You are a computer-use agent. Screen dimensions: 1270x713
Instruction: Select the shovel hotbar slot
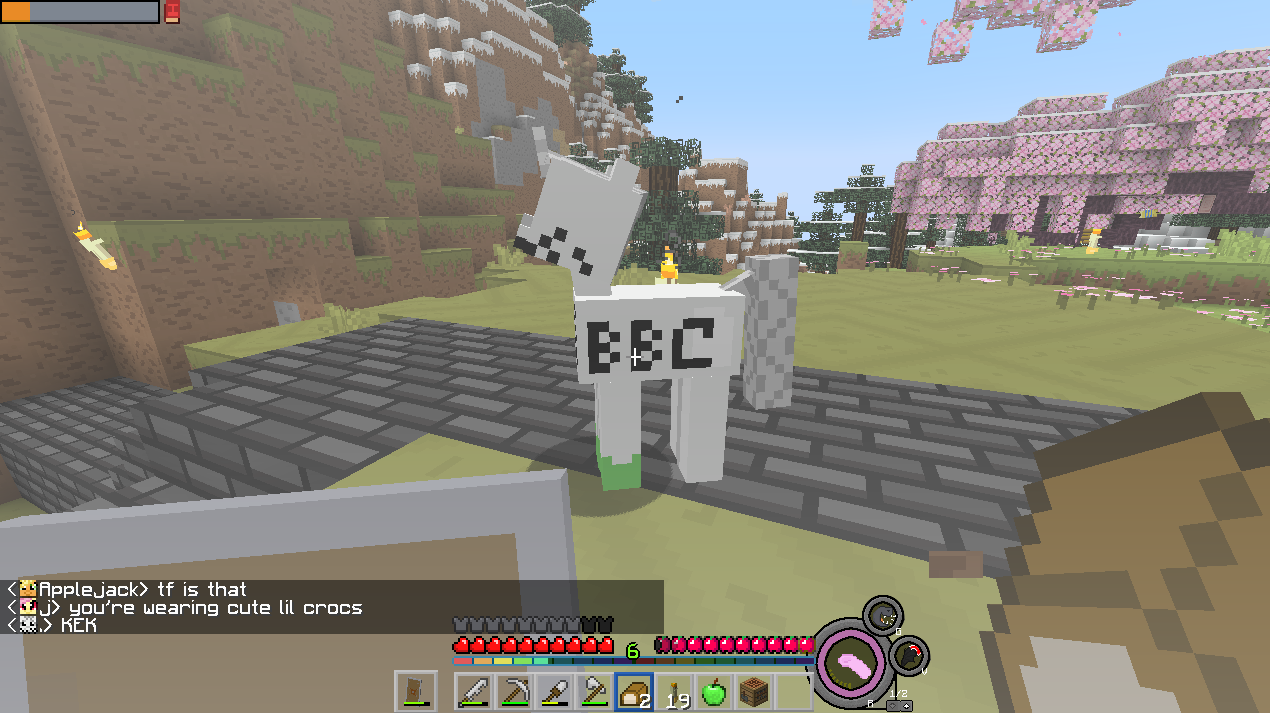tap(554, 692)
